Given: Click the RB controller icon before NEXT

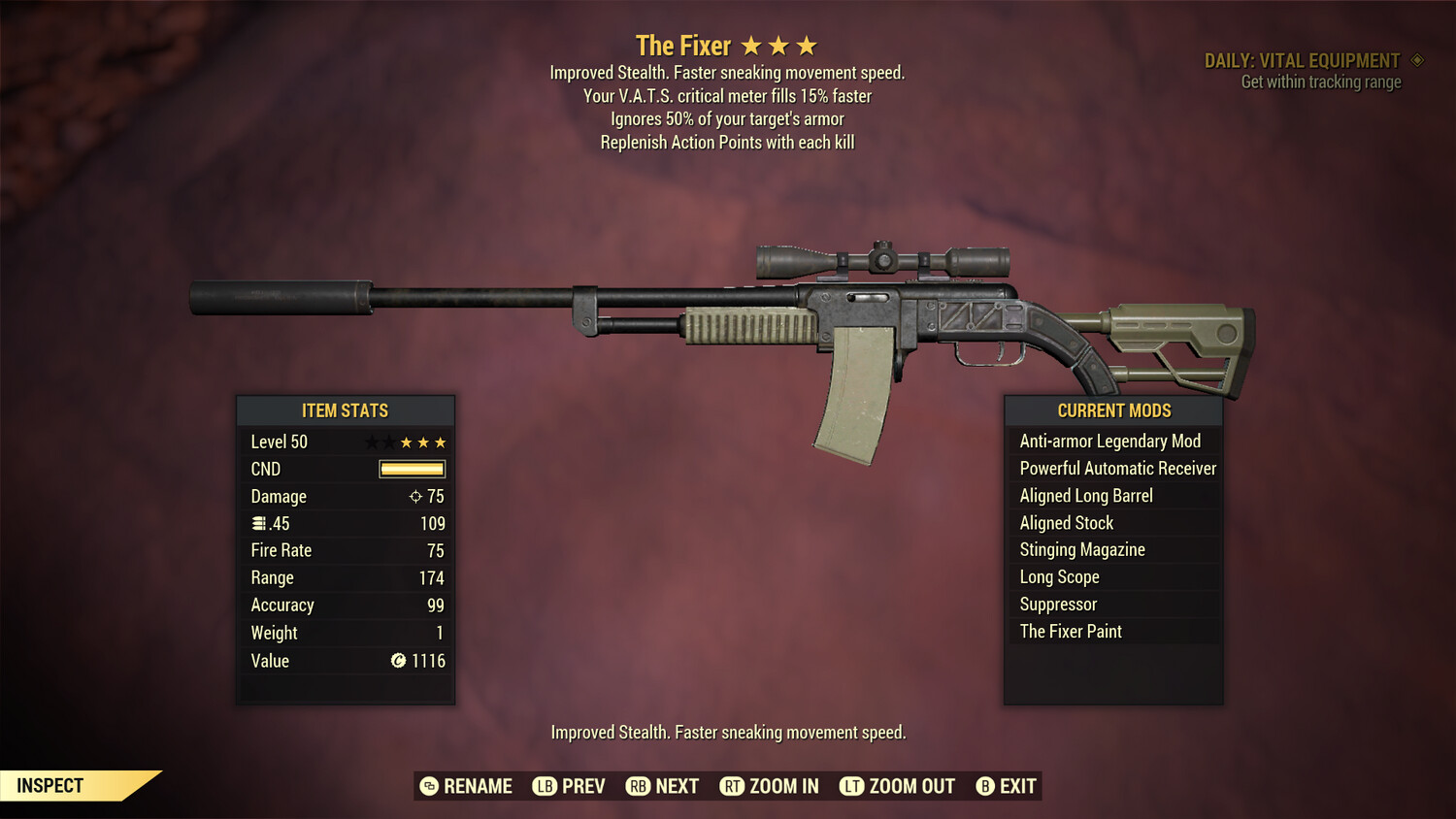Looking at the screenshot, I should coord(639,786).
